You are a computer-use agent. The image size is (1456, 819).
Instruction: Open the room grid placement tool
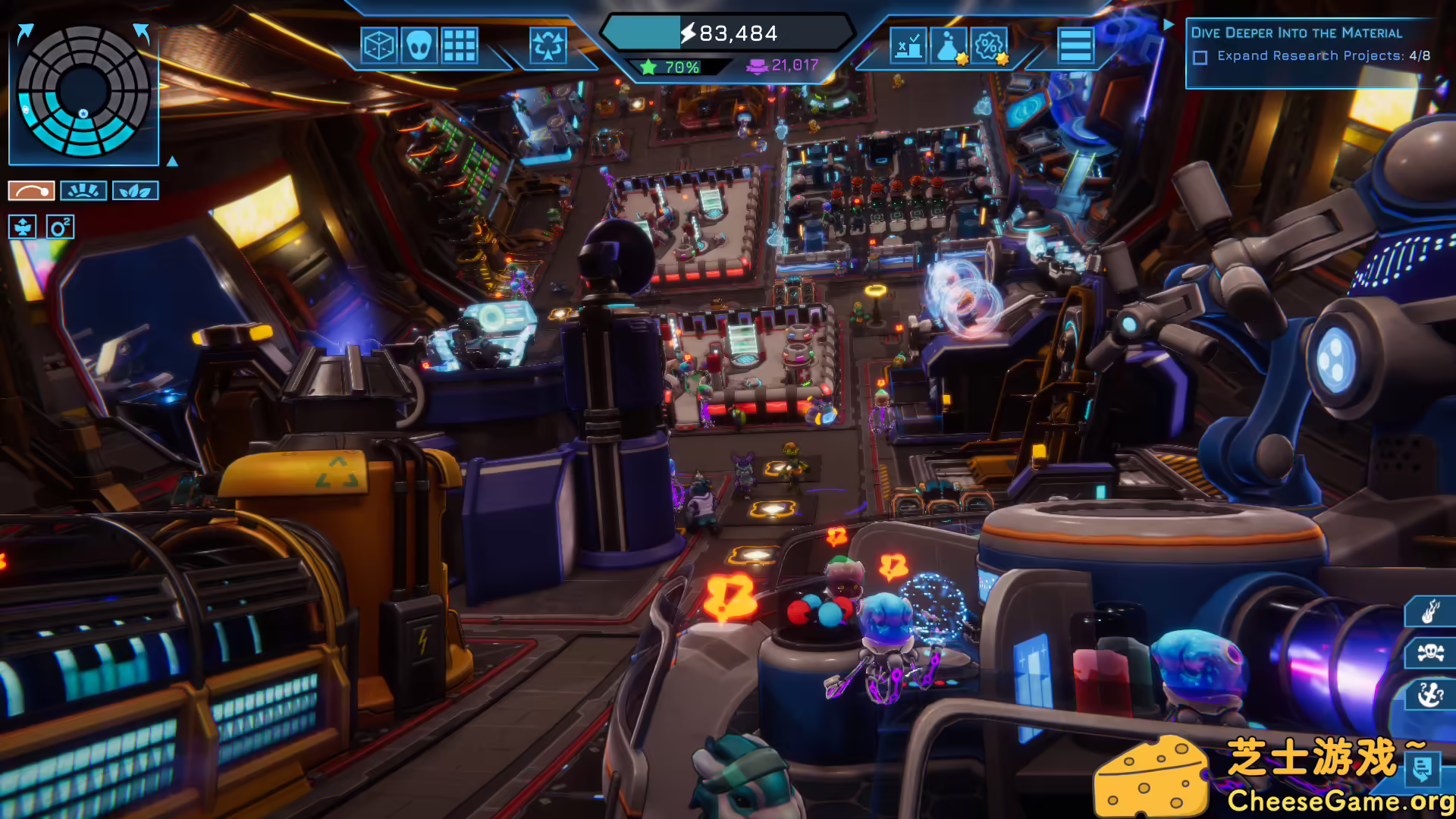tap(460, 45)
